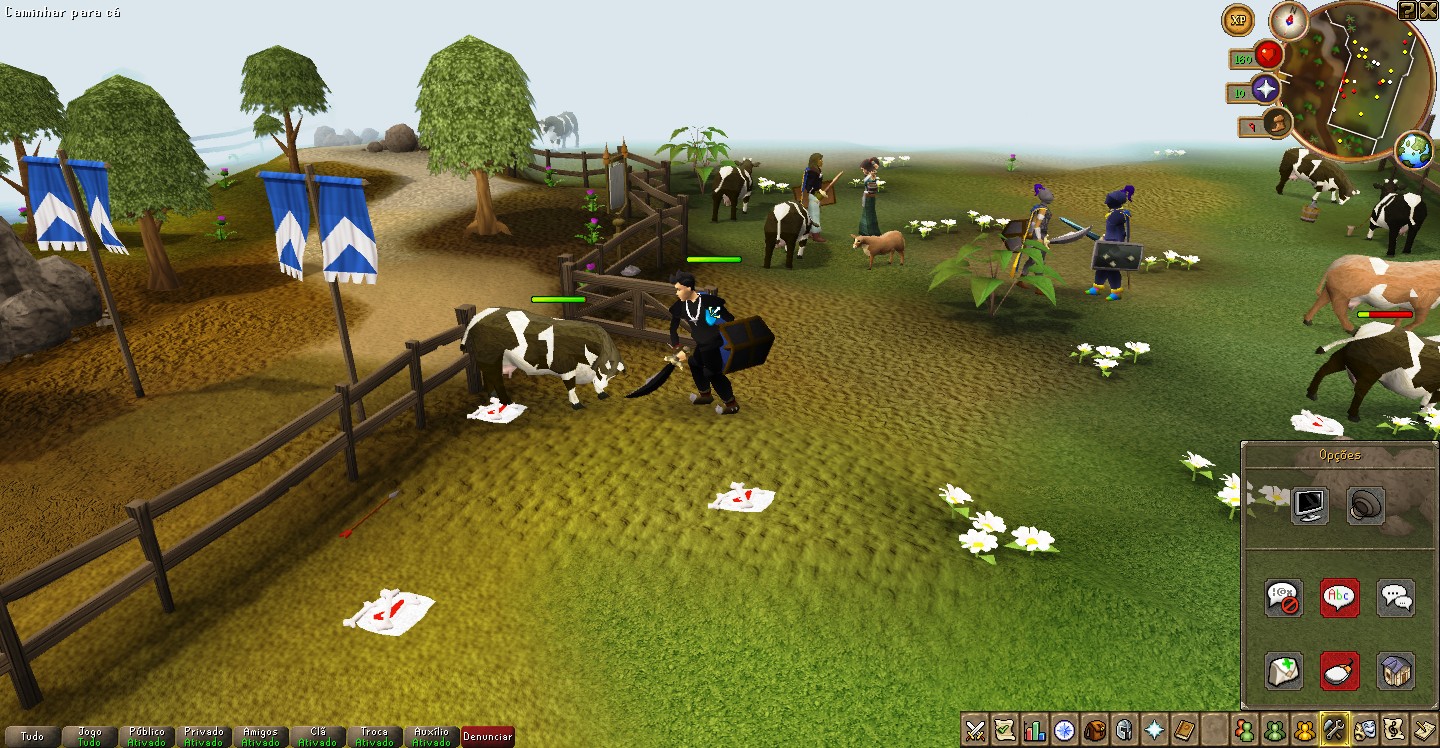
Task: Switch to the Clã chat tab
Action: pyautogui.click(x=318, y=737)
